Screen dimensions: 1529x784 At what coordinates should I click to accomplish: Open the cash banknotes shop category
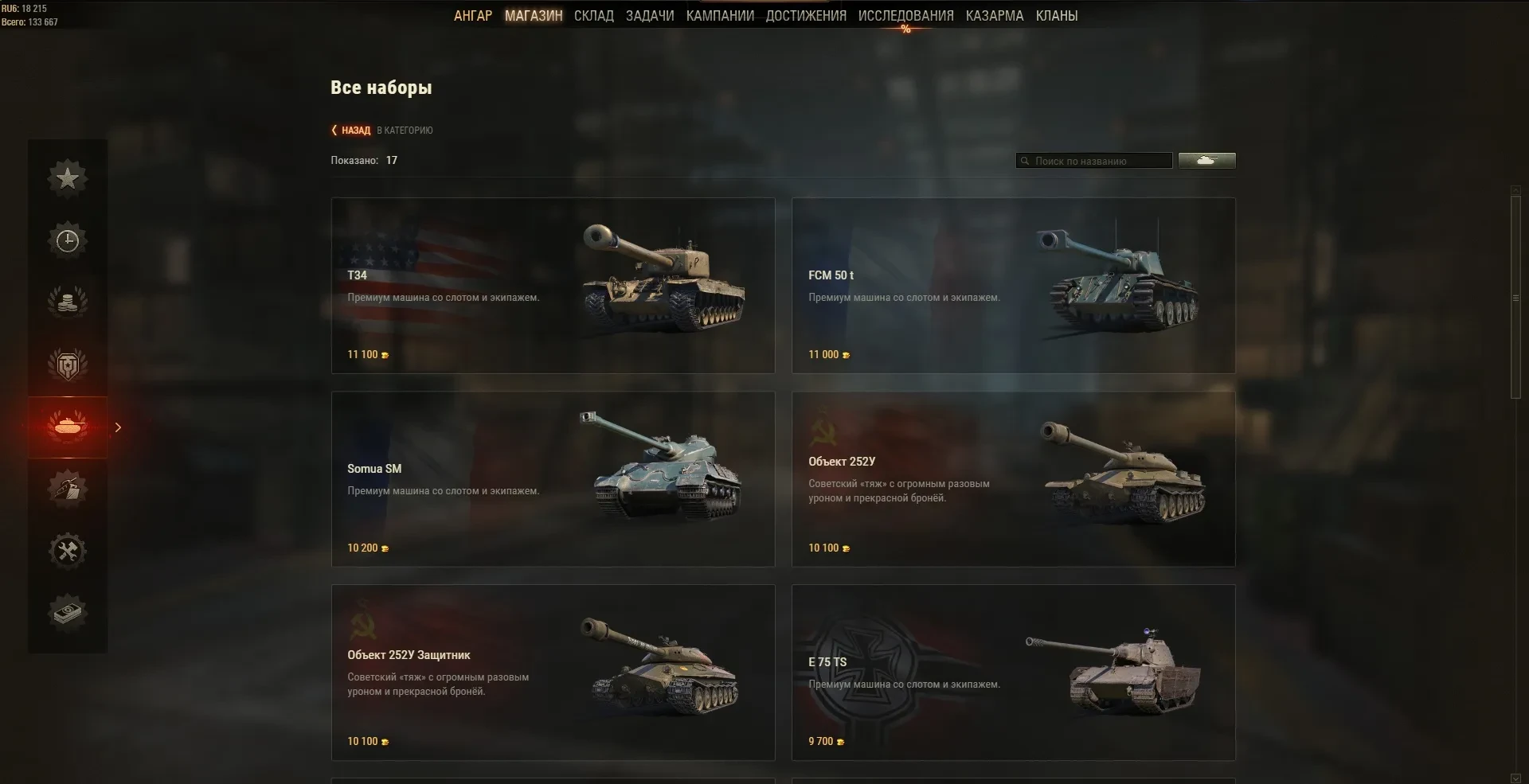[x=68, y=613]
